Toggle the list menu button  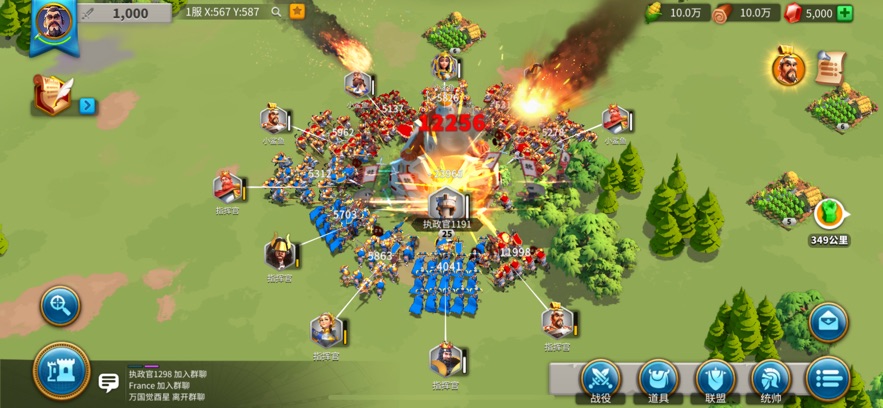click(x=827, y=379)
